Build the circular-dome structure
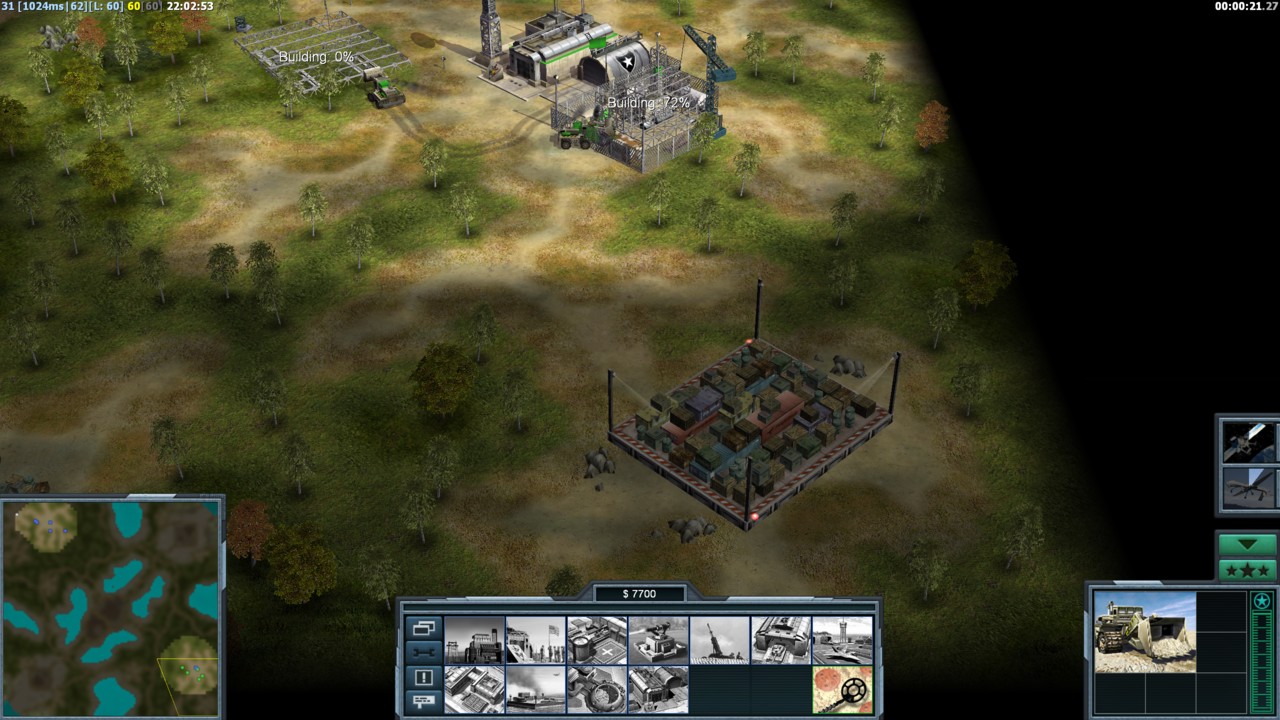 tap(597, 690)
